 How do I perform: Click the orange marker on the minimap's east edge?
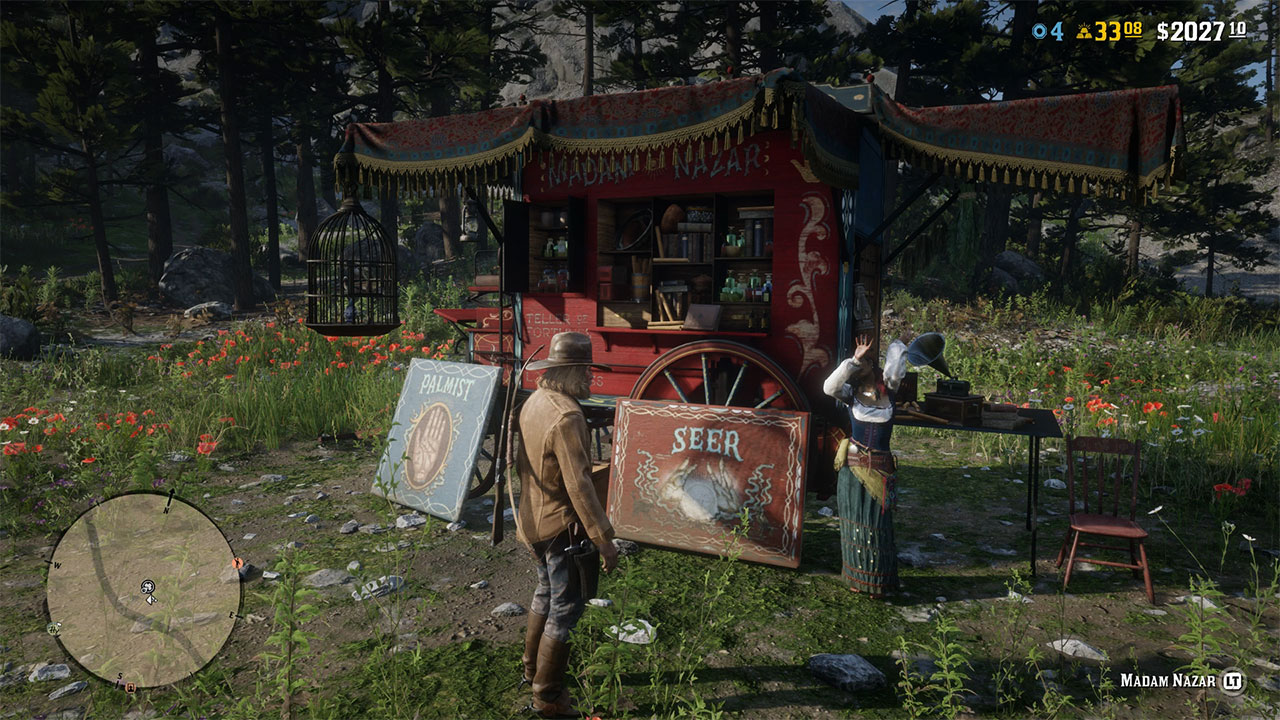[x=238, y=563]
